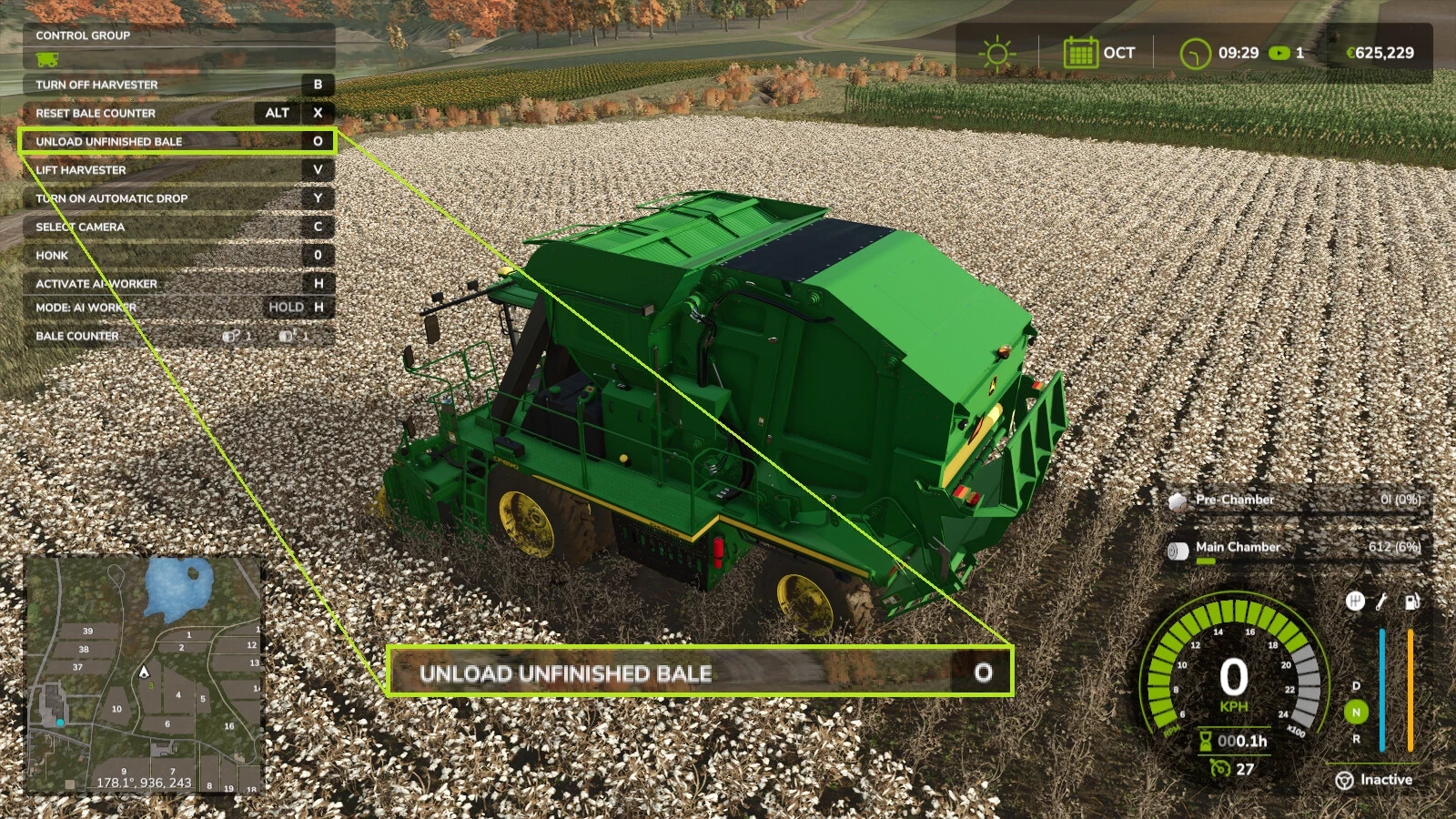This screenshot has height=819, width=1456.
Task: Choose the Select Camera entry
Action: pos(177,227)
